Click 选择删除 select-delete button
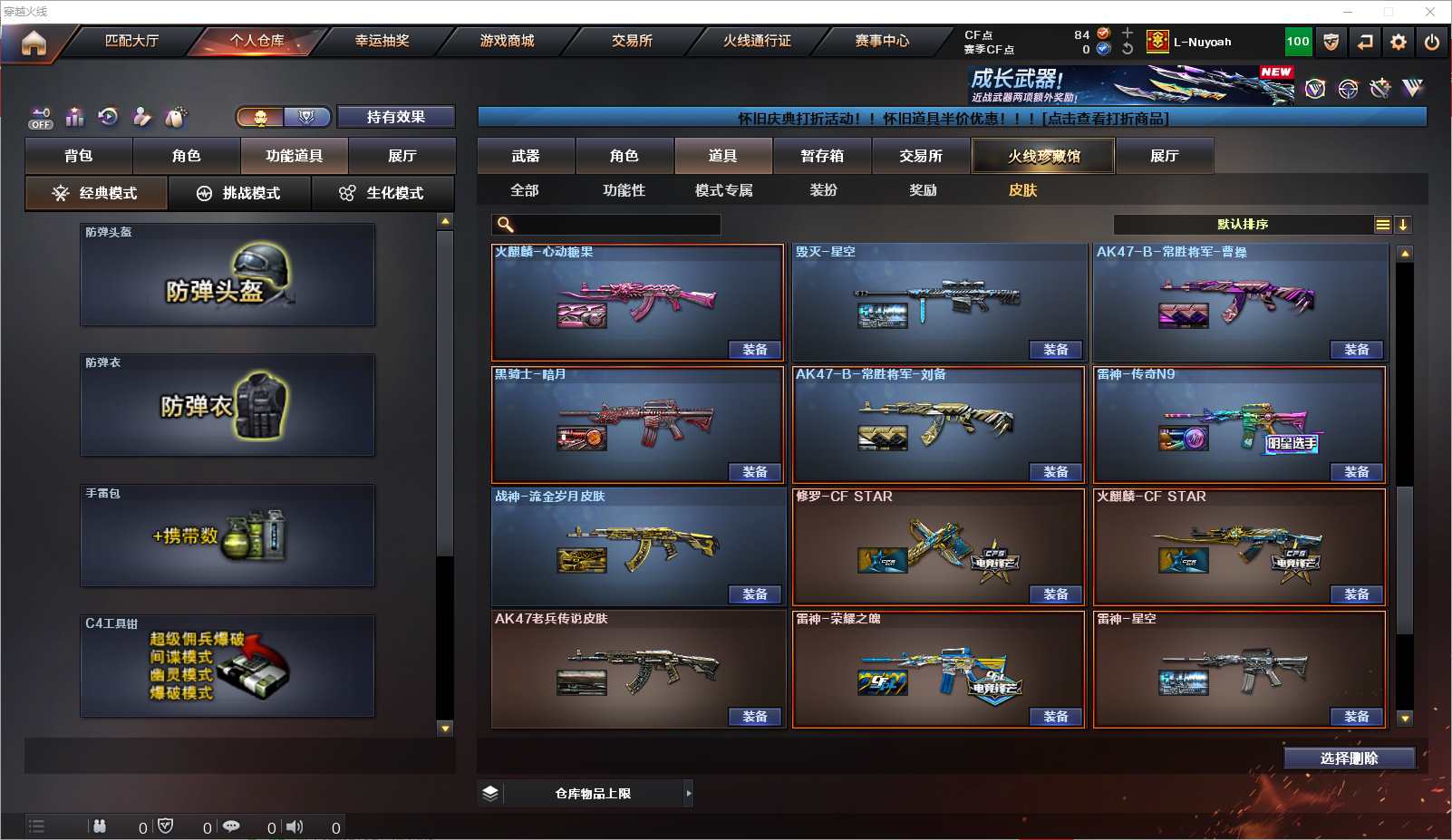 (x=1349, y=758)
